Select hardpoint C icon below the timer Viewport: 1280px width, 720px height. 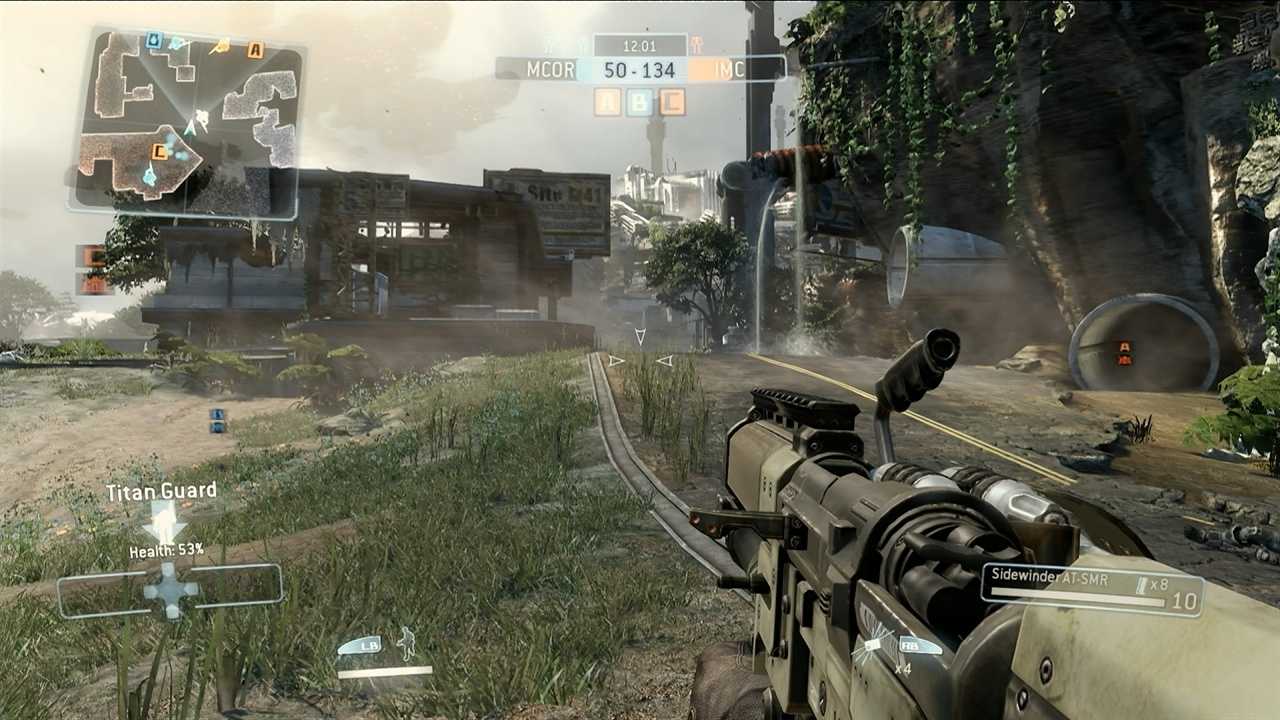tap(670, 100)
